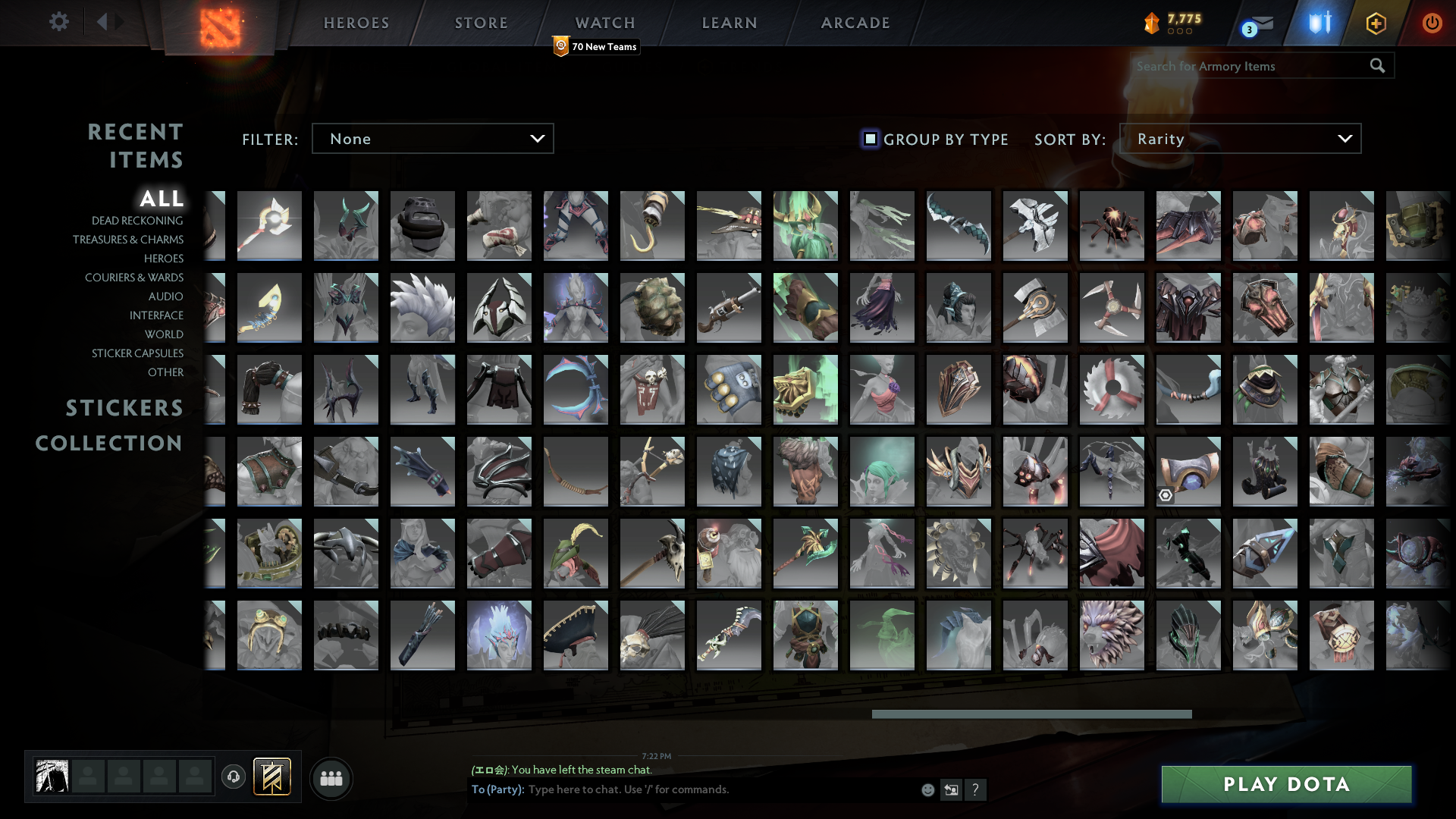The height and width of the screenshot is (819, 1456).
Task: Open the settings gear icon
Action: (x=59, y=22)
